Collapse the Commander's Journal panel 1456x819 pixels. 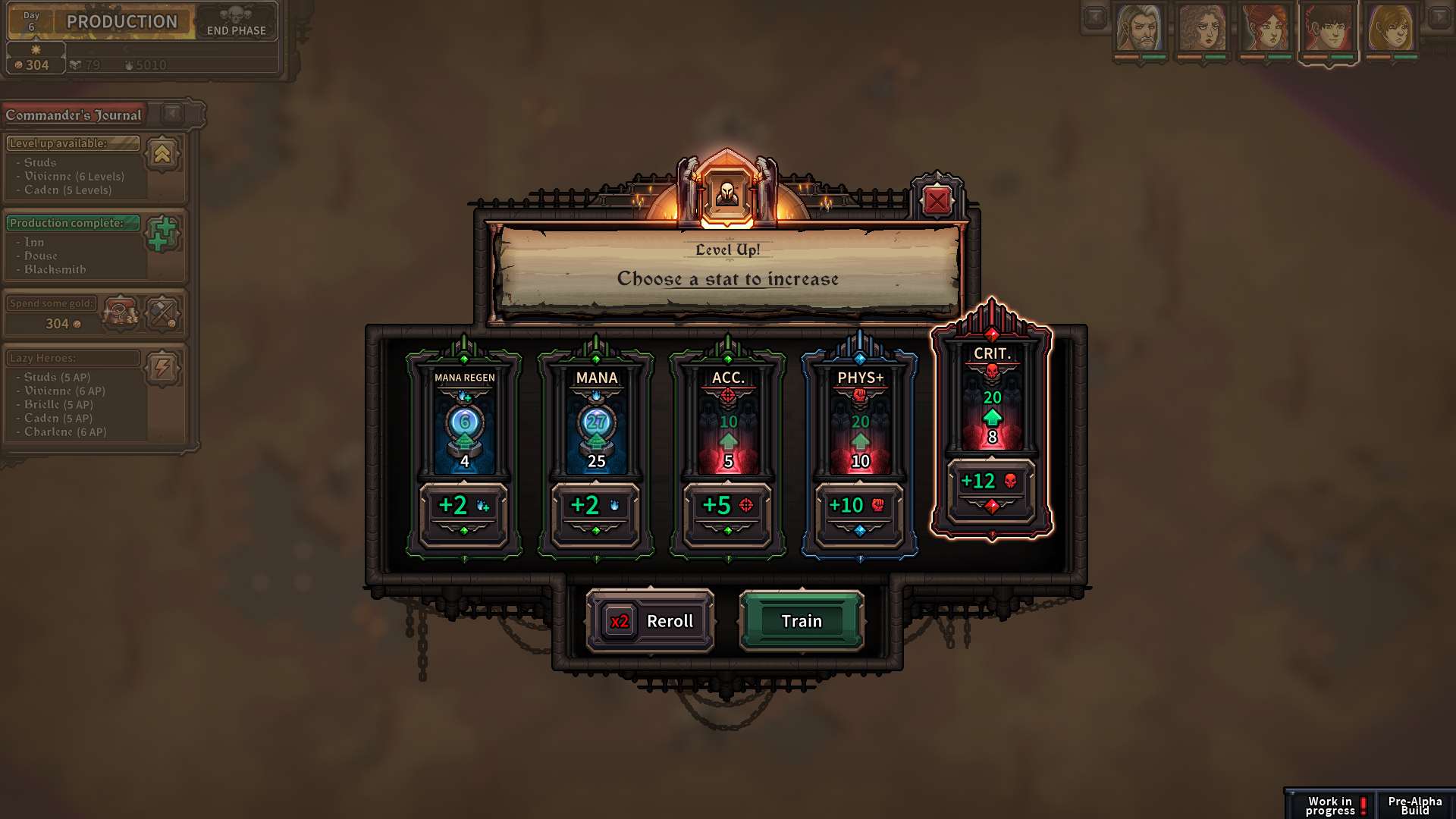[x=173, y=114]
